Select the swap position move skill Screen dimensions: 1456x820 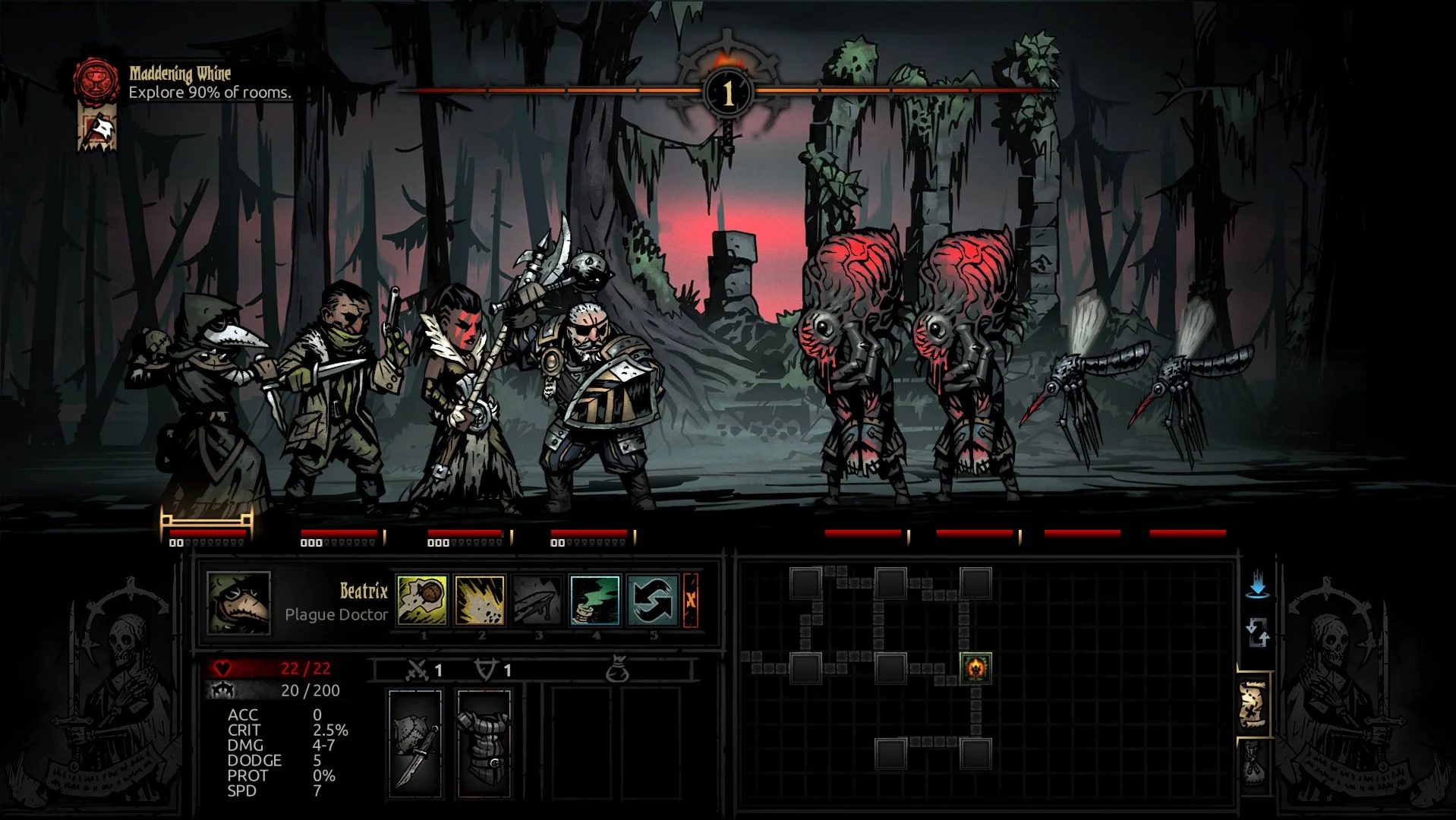(653, 600)
